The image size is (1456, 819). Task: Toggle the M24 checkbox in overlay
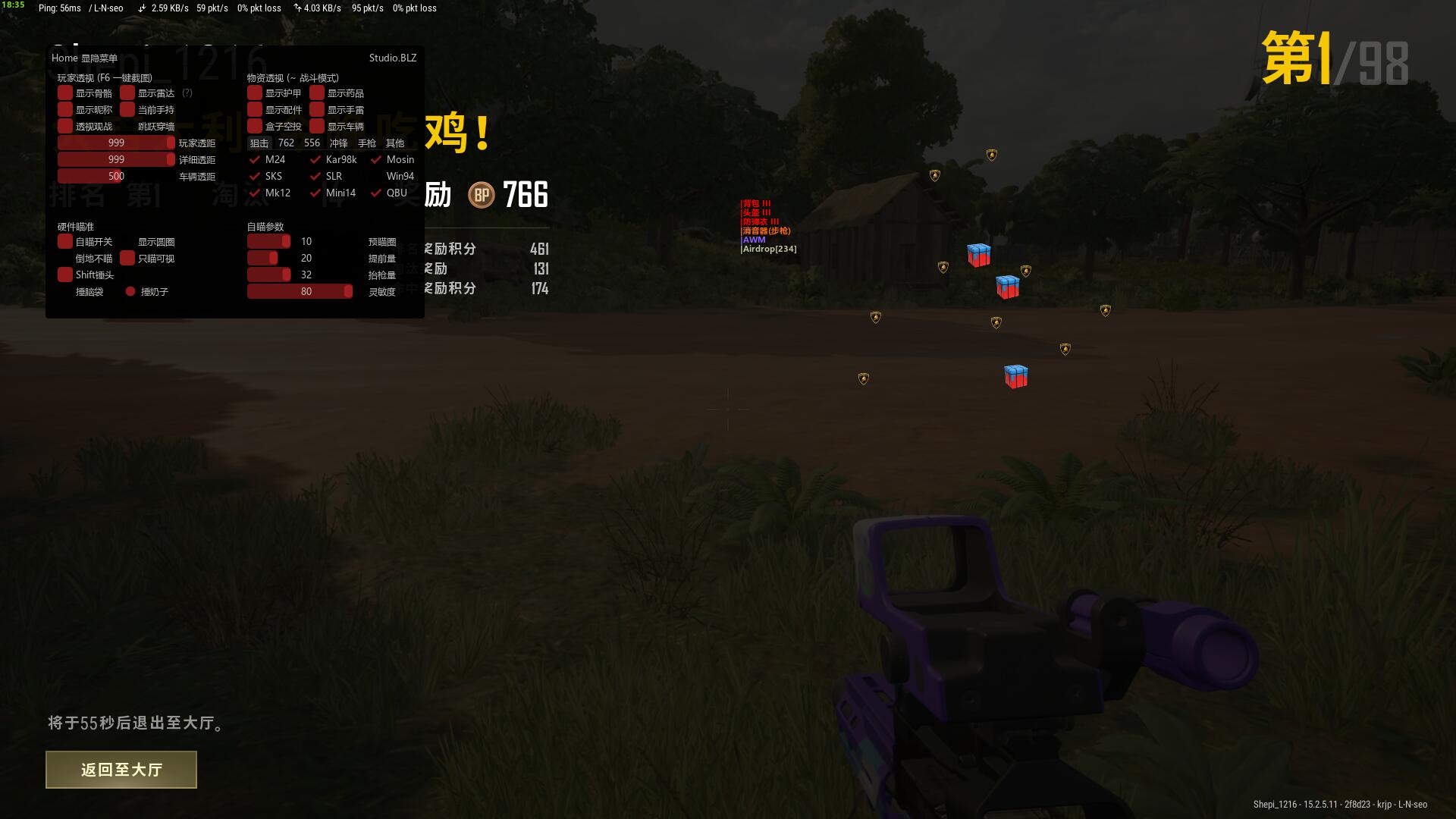255,159
